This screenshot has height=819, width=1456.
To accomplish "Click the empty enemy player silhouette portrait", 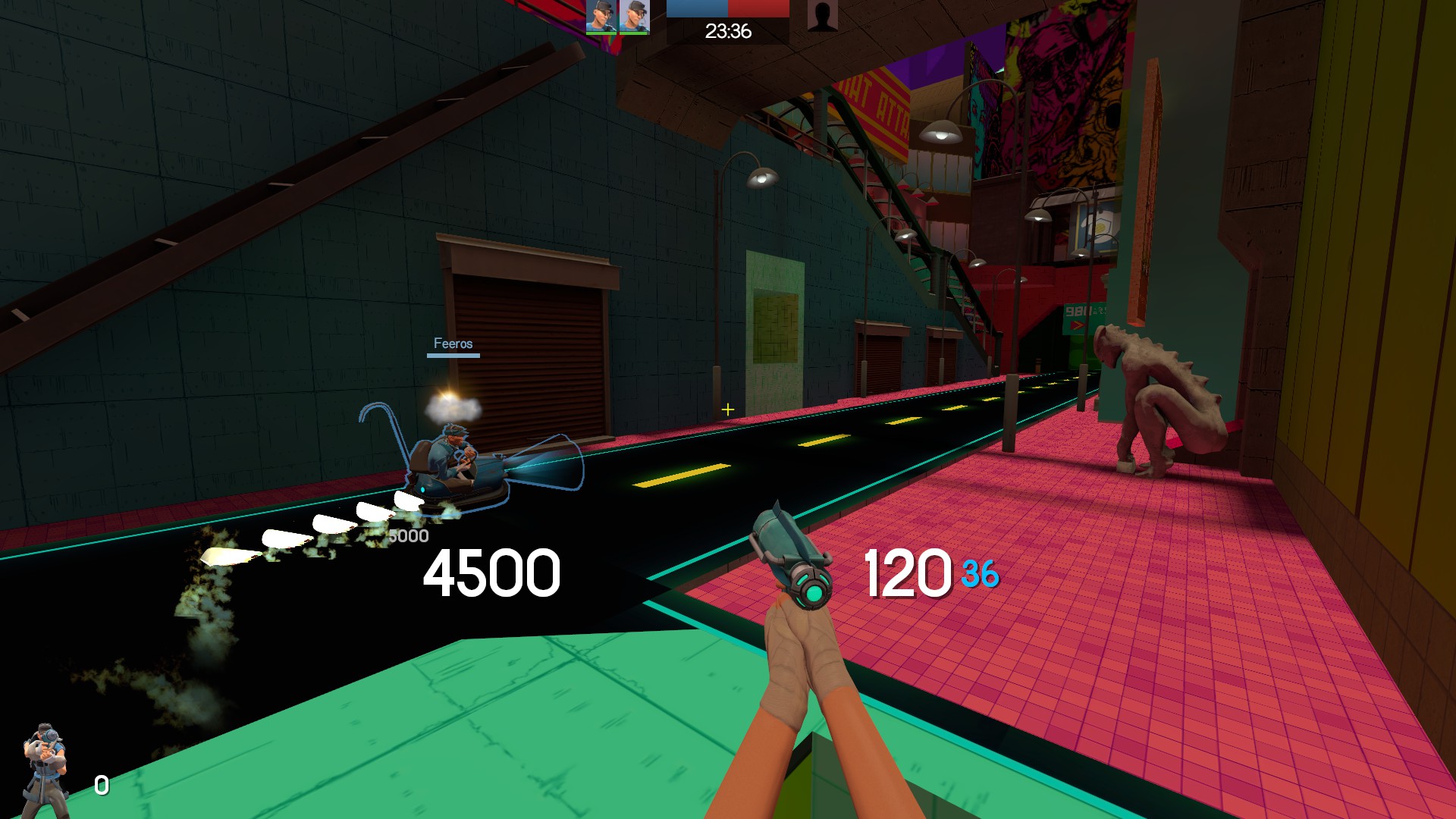I will tap(822, 16).
